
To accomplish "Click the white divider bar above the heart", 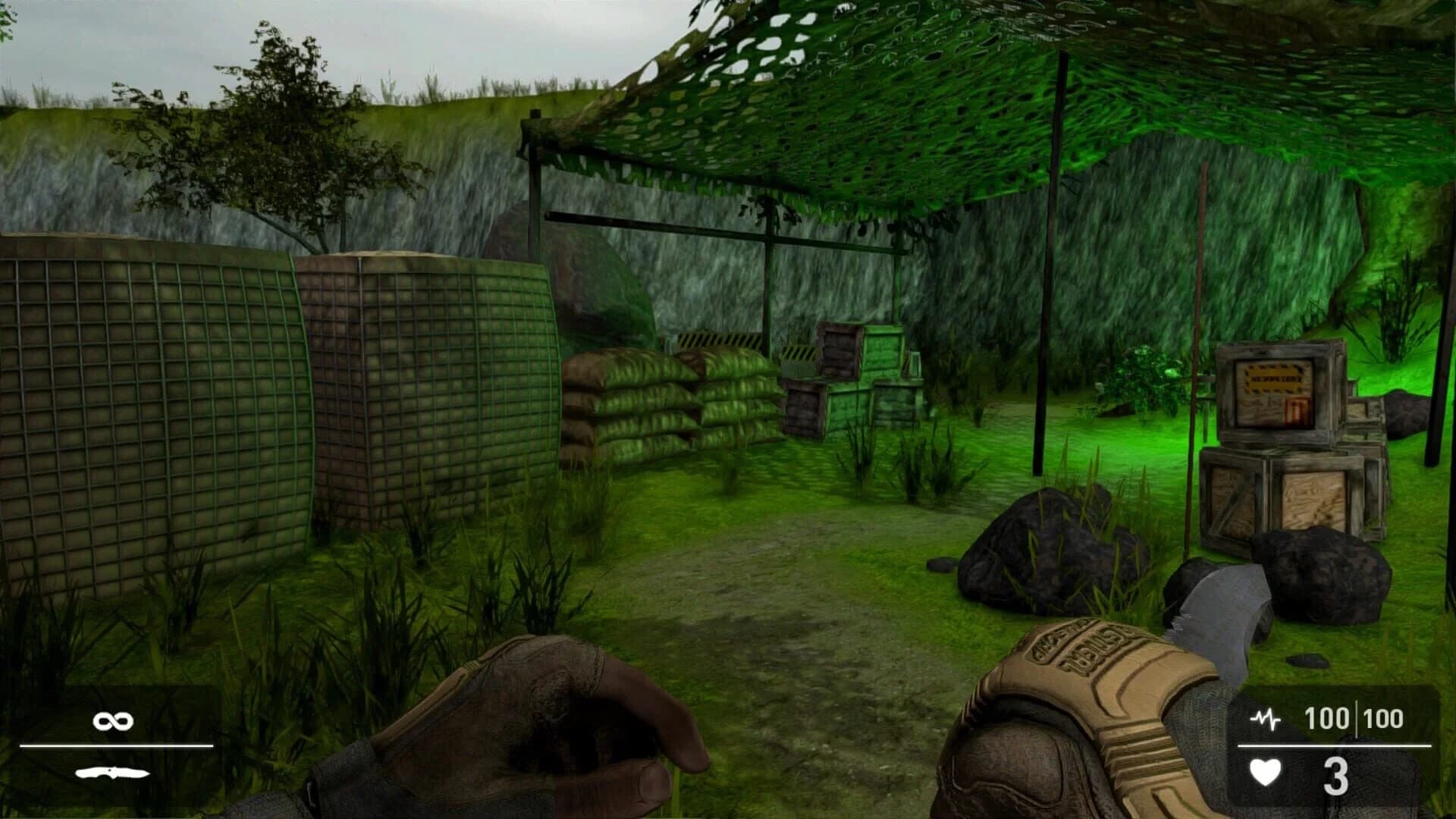I will point(1335,745).
